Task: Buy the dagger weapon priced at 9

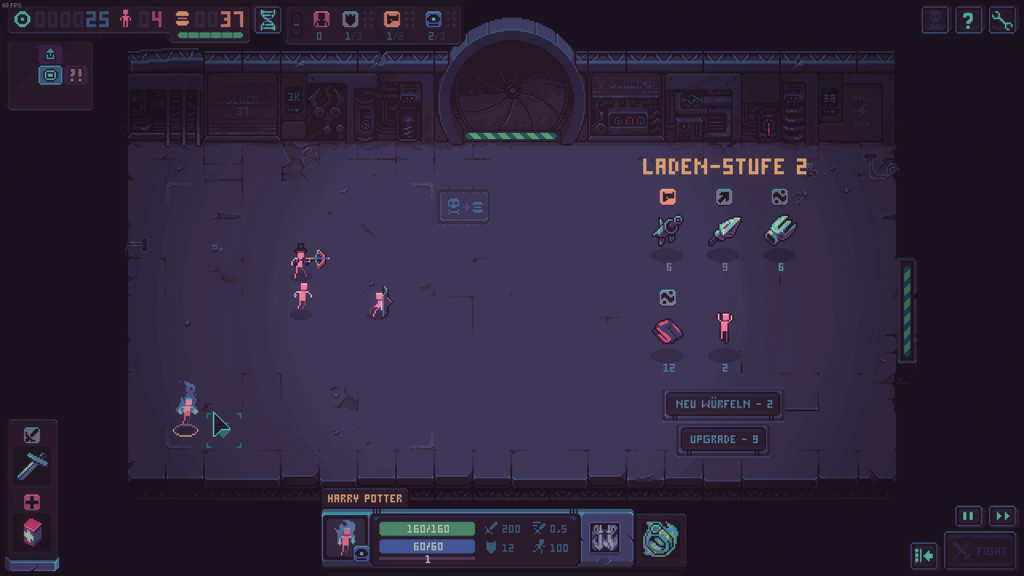Action: click(724, 230)
